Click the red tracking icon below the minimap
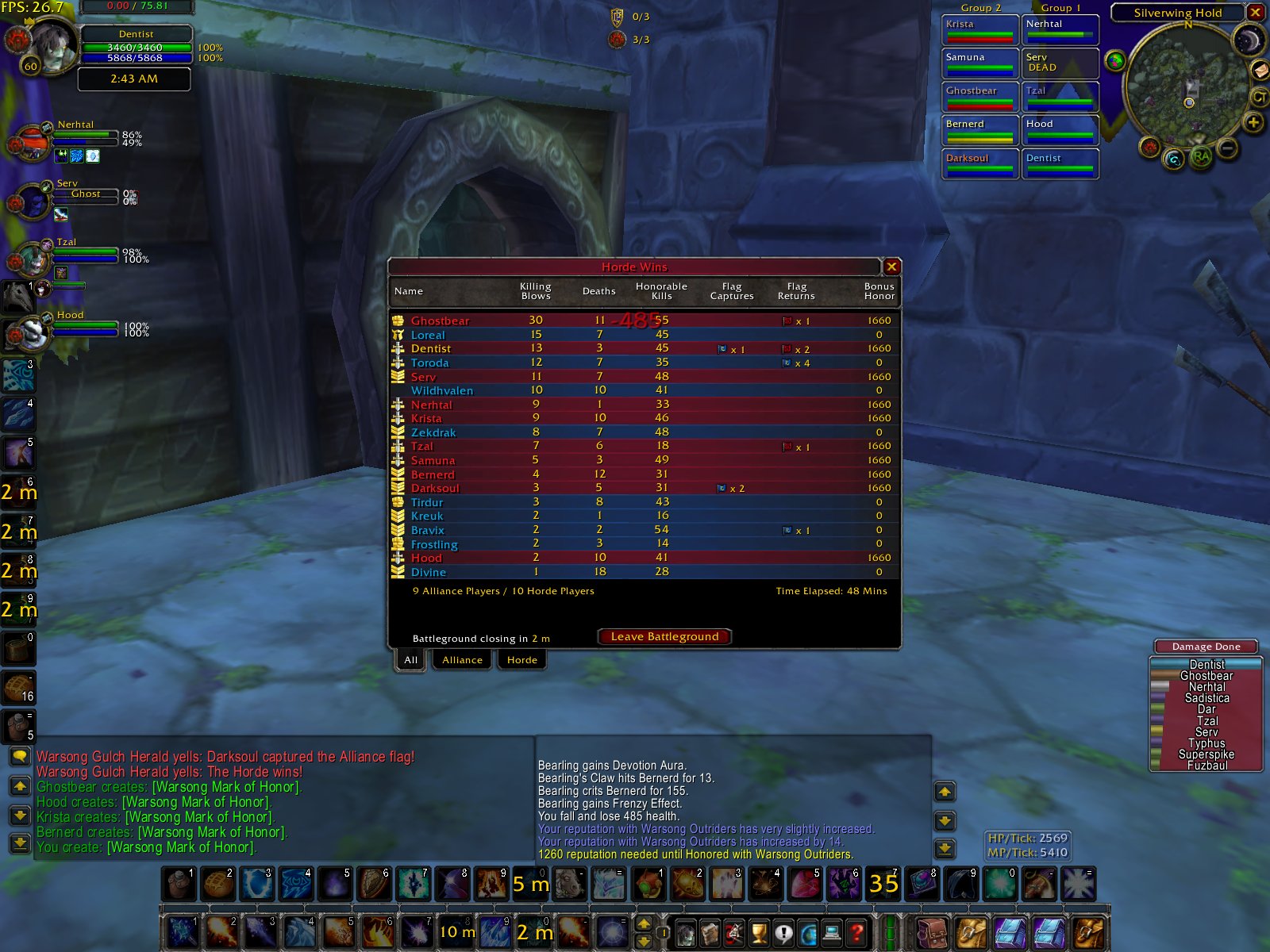The image size is (1270, 952). click(1149, 147)
